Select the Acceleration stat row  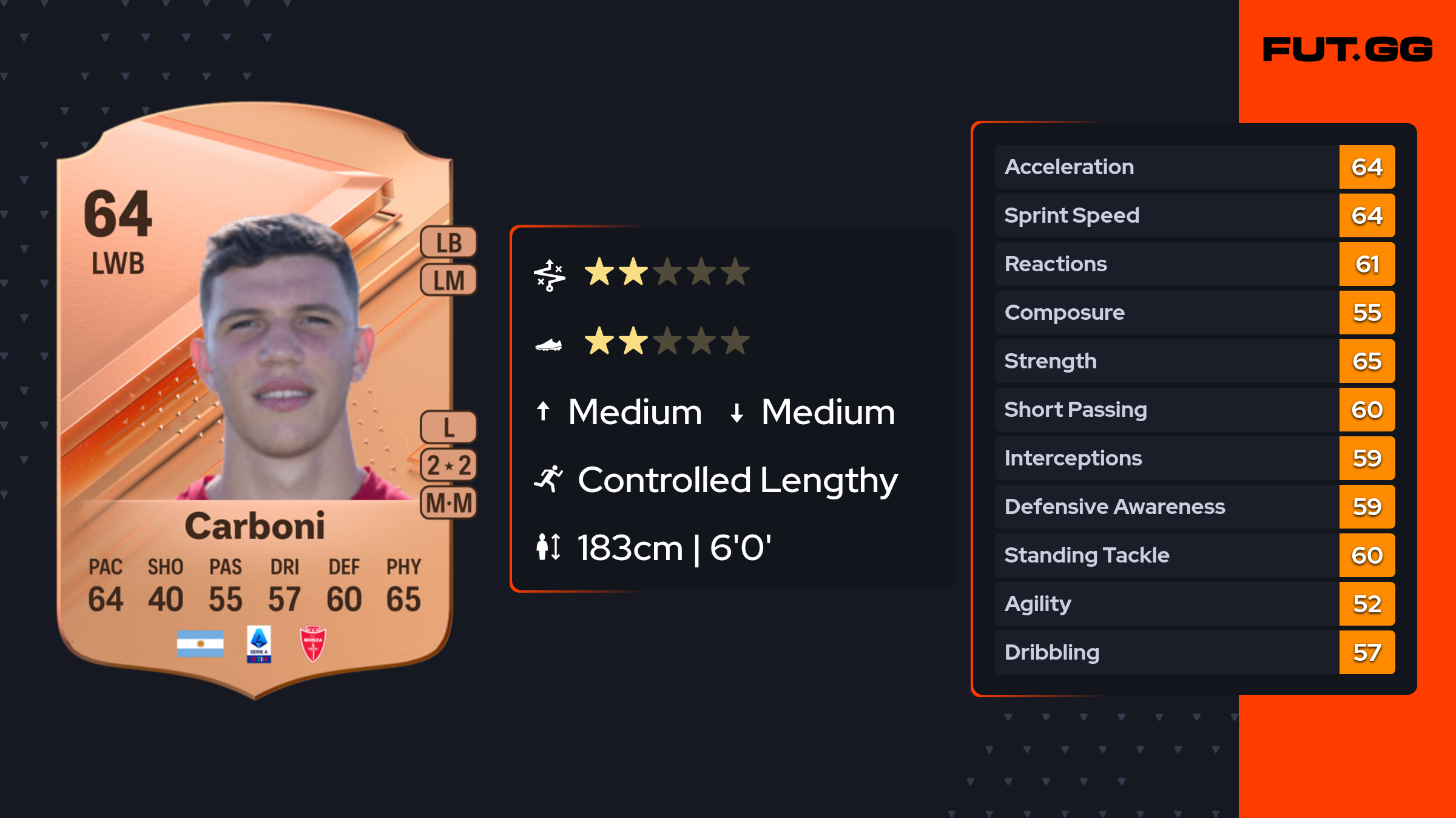(1195, 167)
